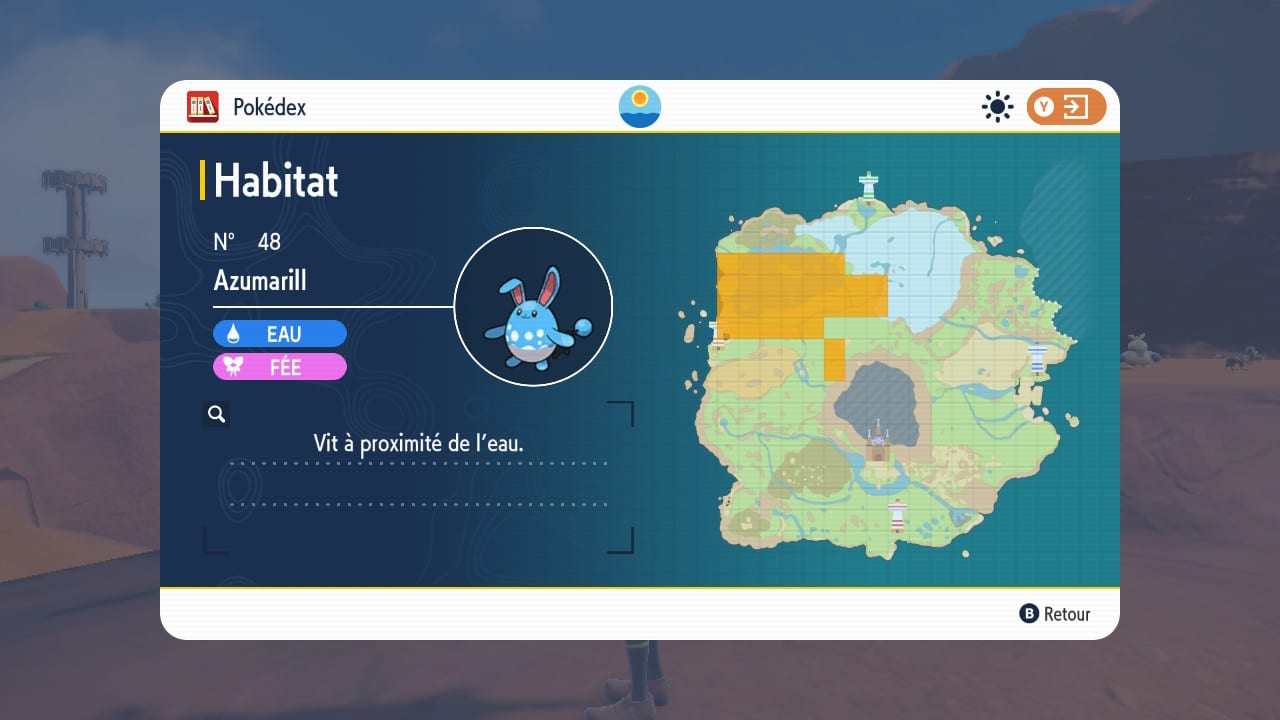
Task: Select the eastern lighthouse map marker
Action: (x=1038, y=357)
